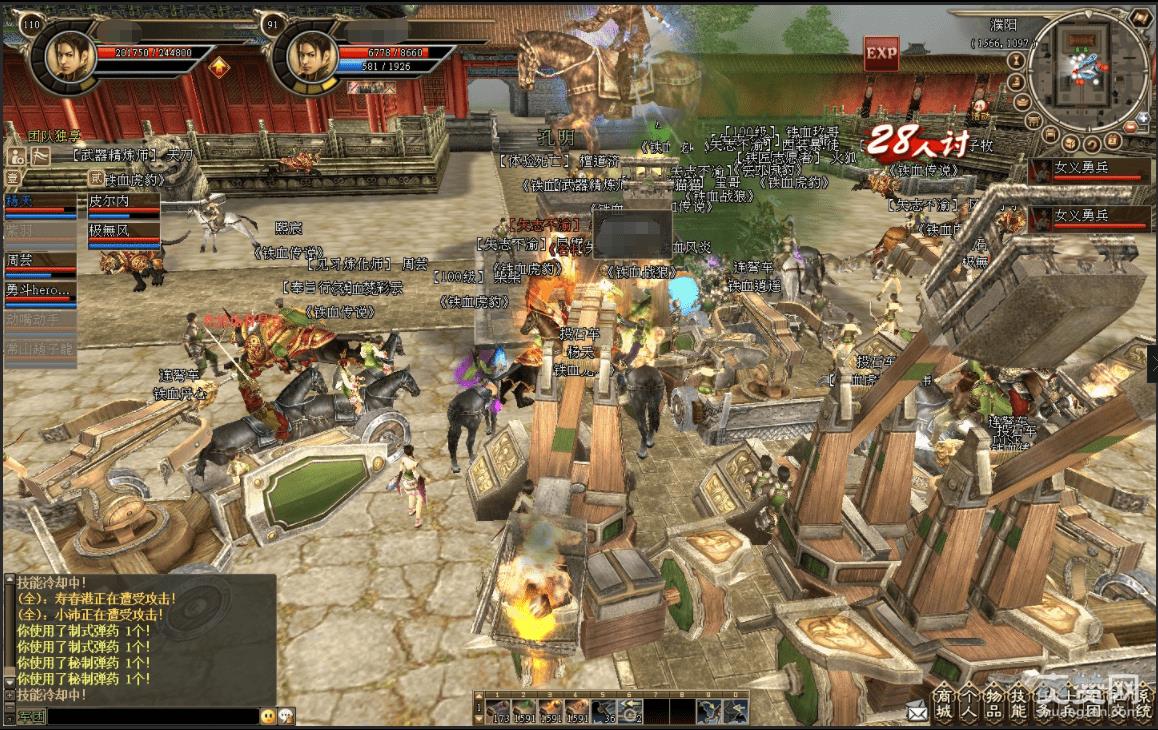
Task: Click the red EXP button
Action: pos(881,53)
